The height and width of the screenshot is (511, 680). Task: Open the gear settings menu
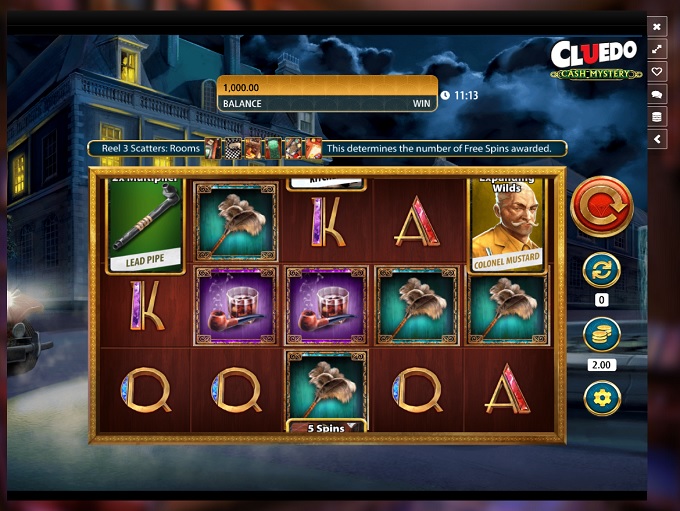click(x=601, y=399)
